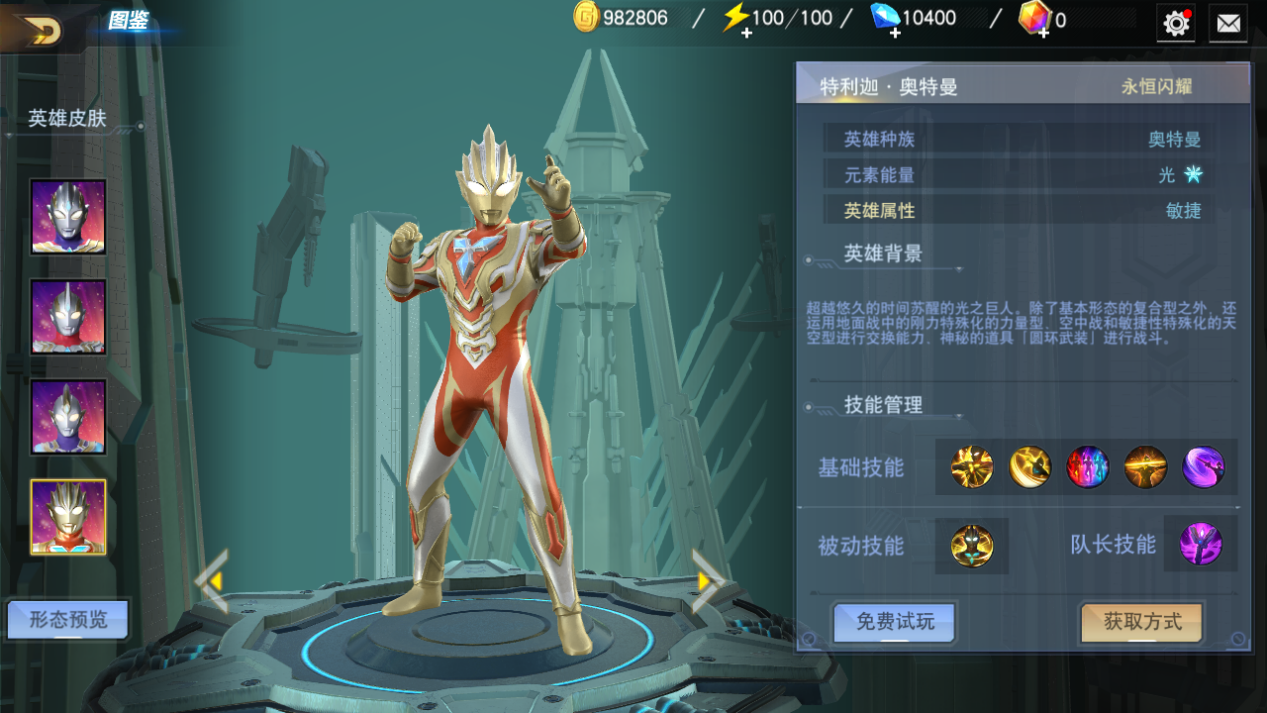The width and height of the screenshot is (1267, 713).
Task: Select the first hero skin thumbnail
Action: coord(68,217)
